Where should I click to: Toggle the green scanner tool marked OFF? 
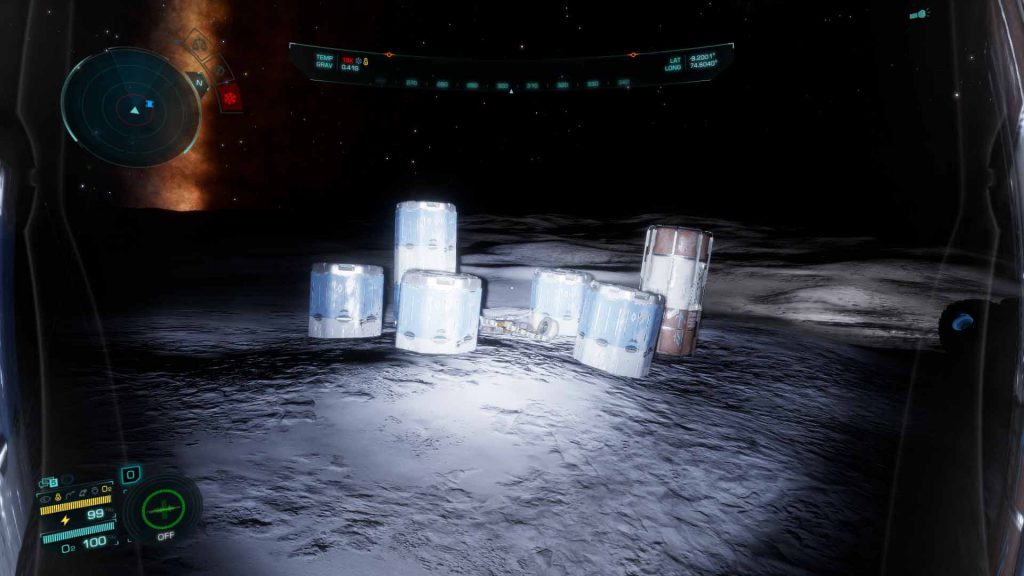tap(164, 509)
